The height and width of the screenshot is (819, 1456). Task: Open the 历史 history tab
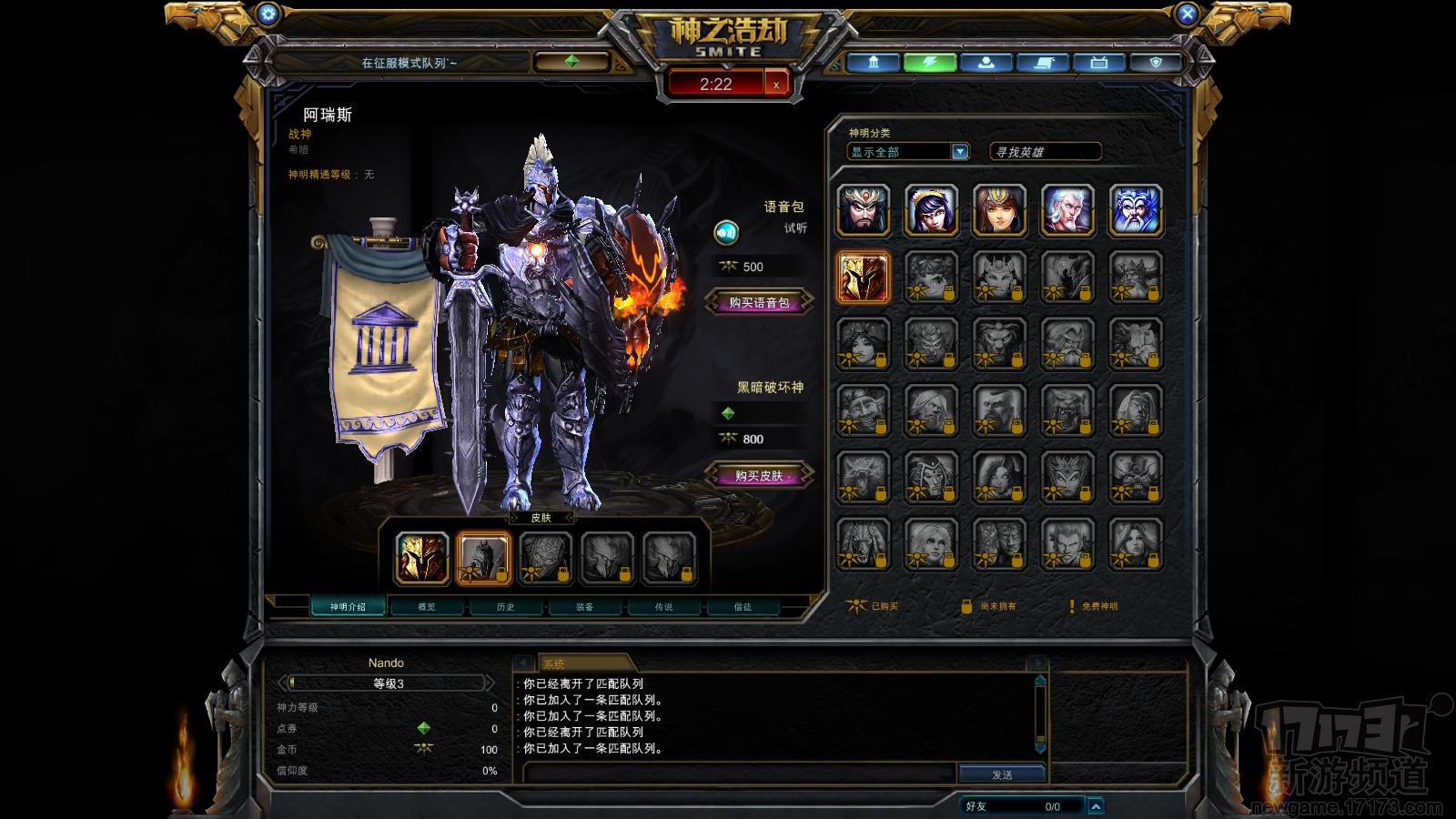pos(506,607)
